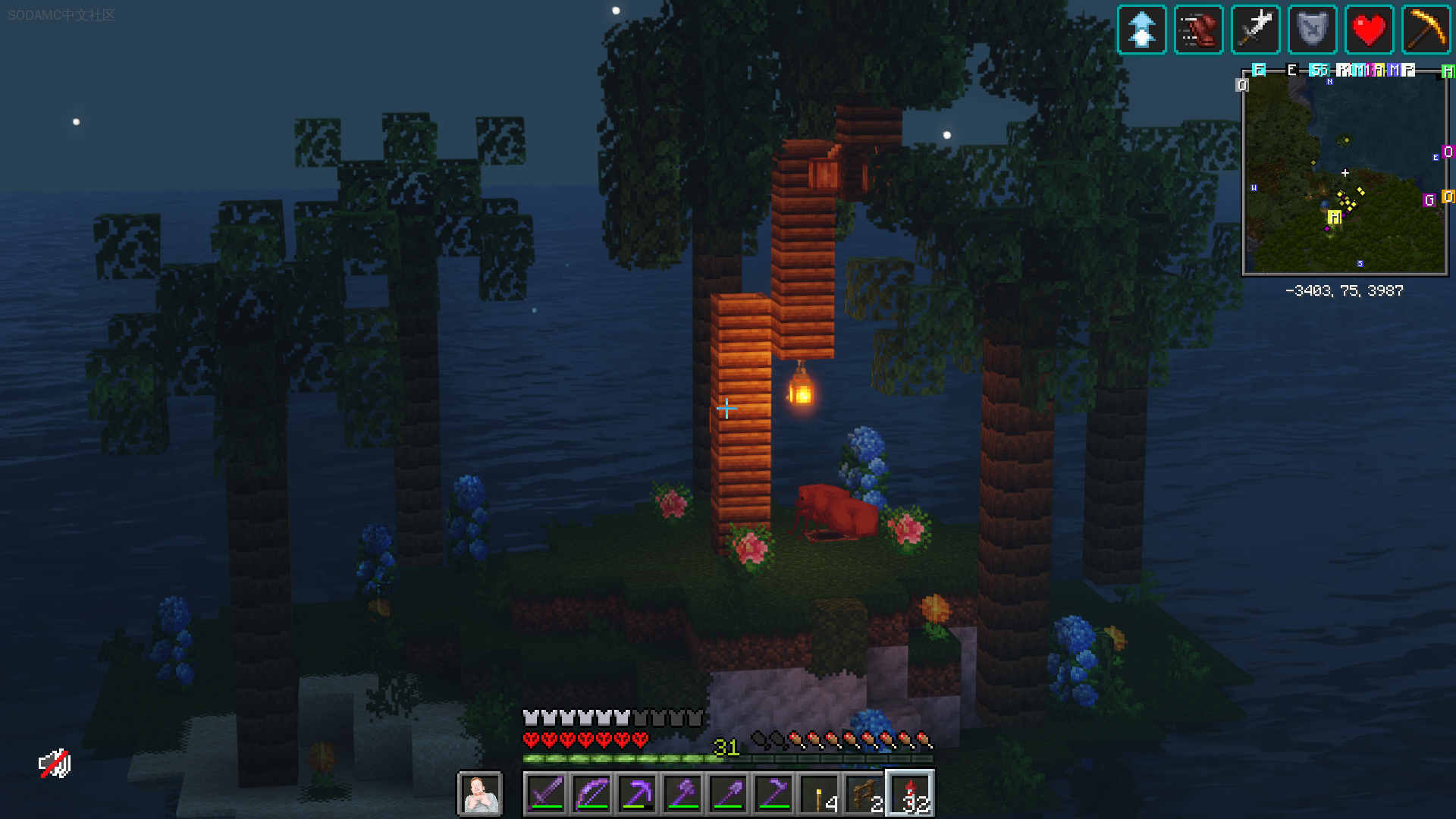Pick the enchanted shovel slot

tap(728, 794)
